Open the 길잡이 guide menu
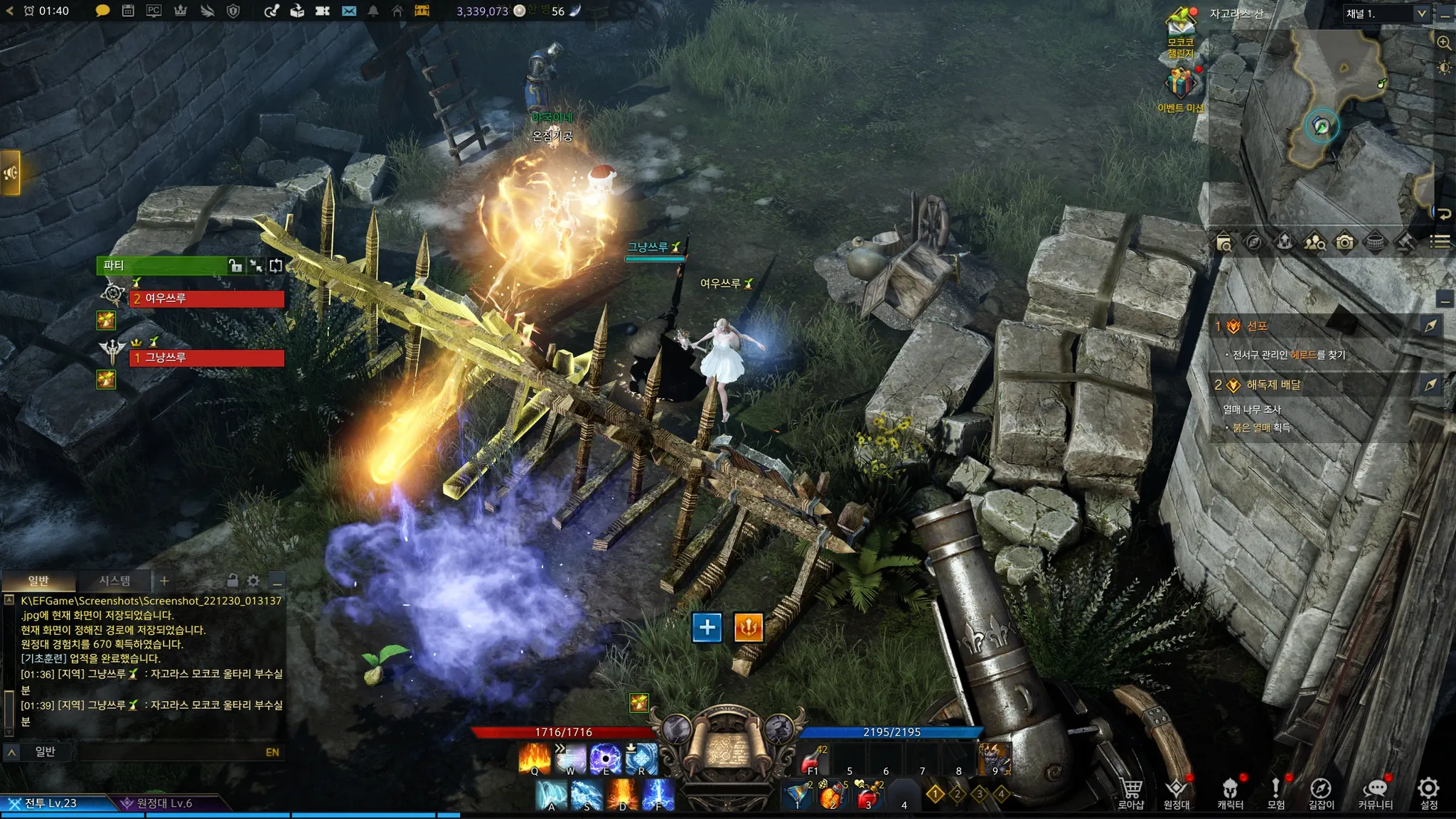 click(1321, 791)
